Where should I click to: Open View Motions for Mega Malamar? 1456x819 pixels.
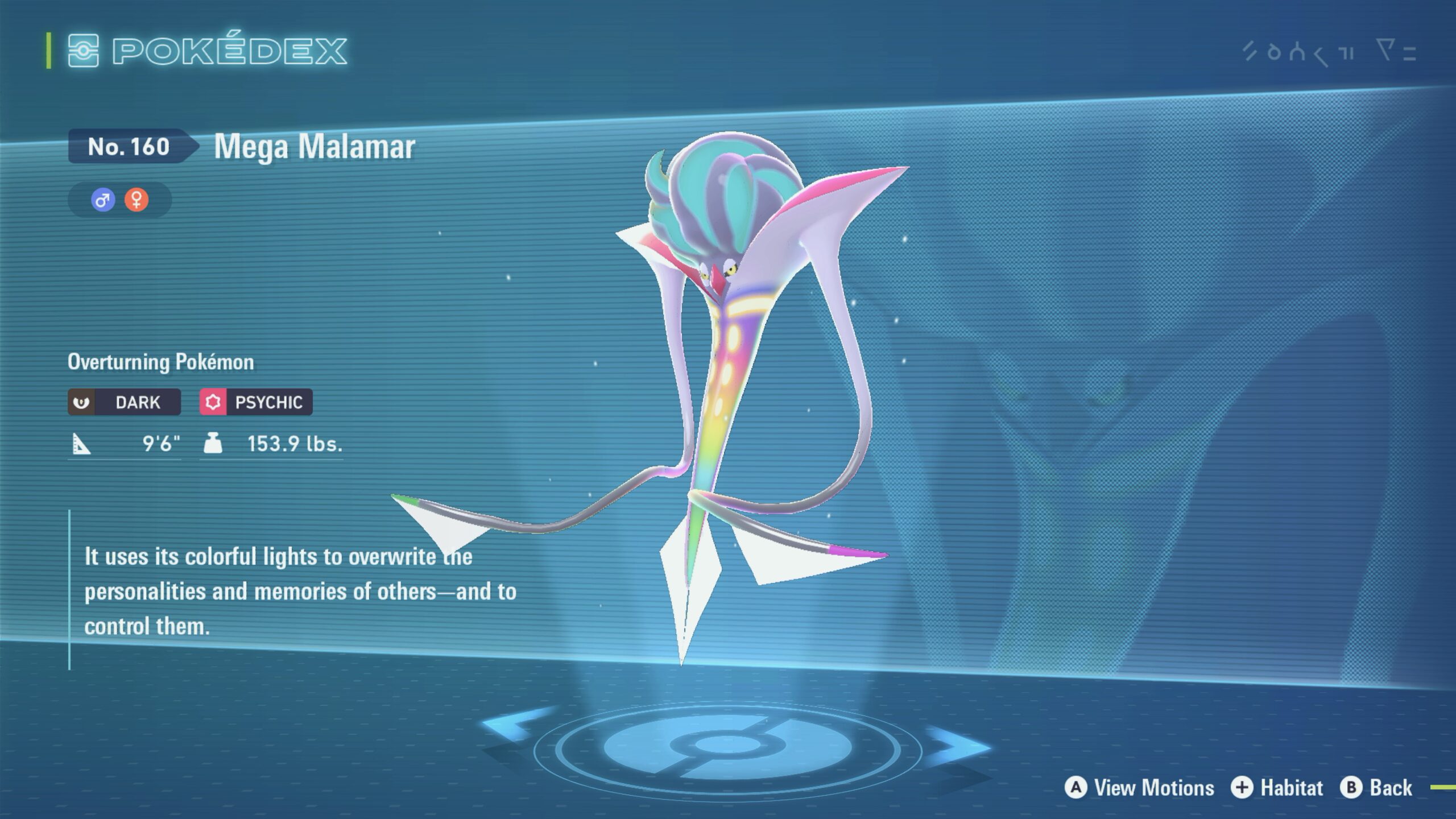(1139, 788)
